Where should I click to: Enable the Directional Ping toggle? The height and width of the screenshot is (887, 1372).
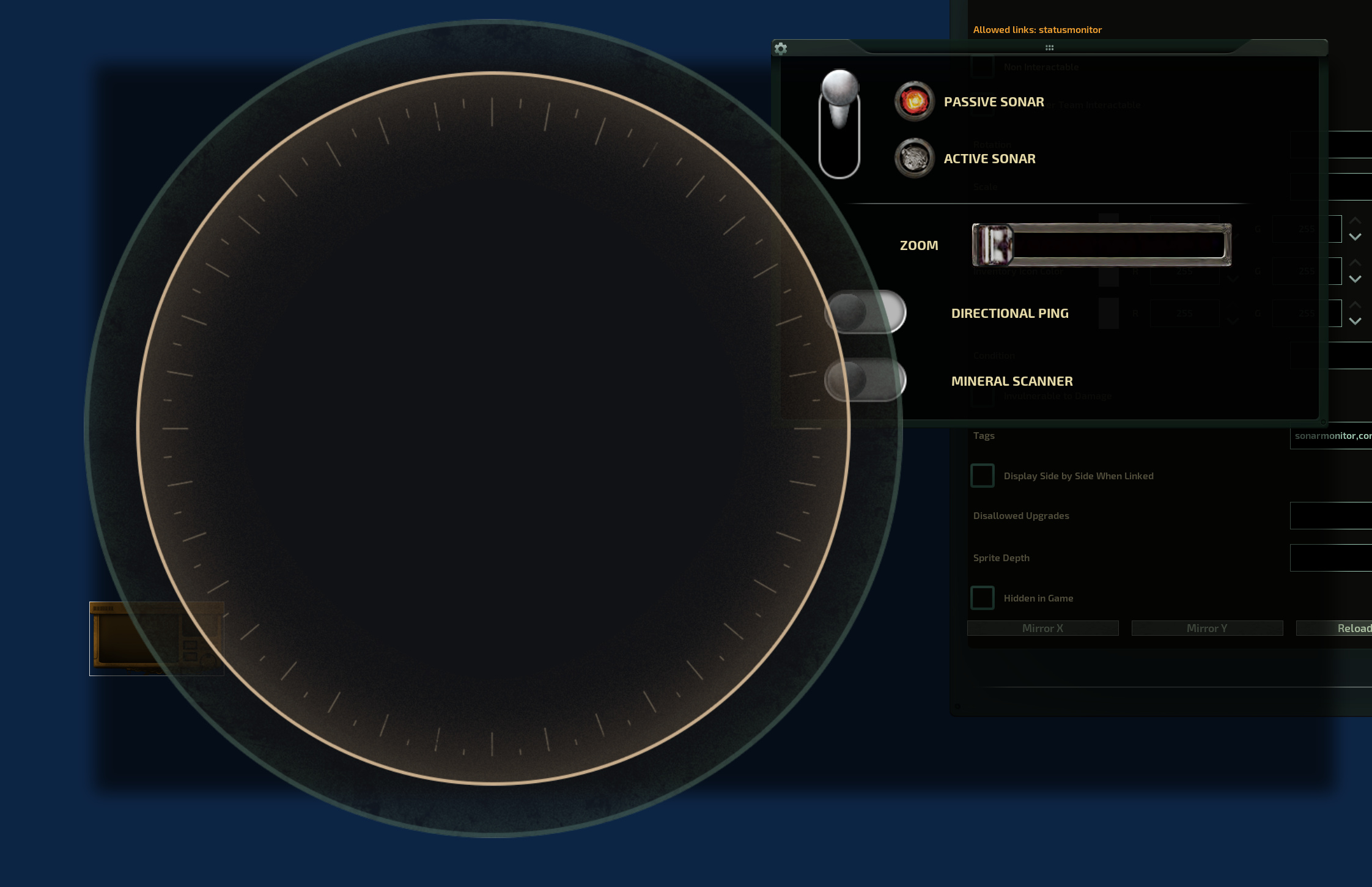coord(866,312)
